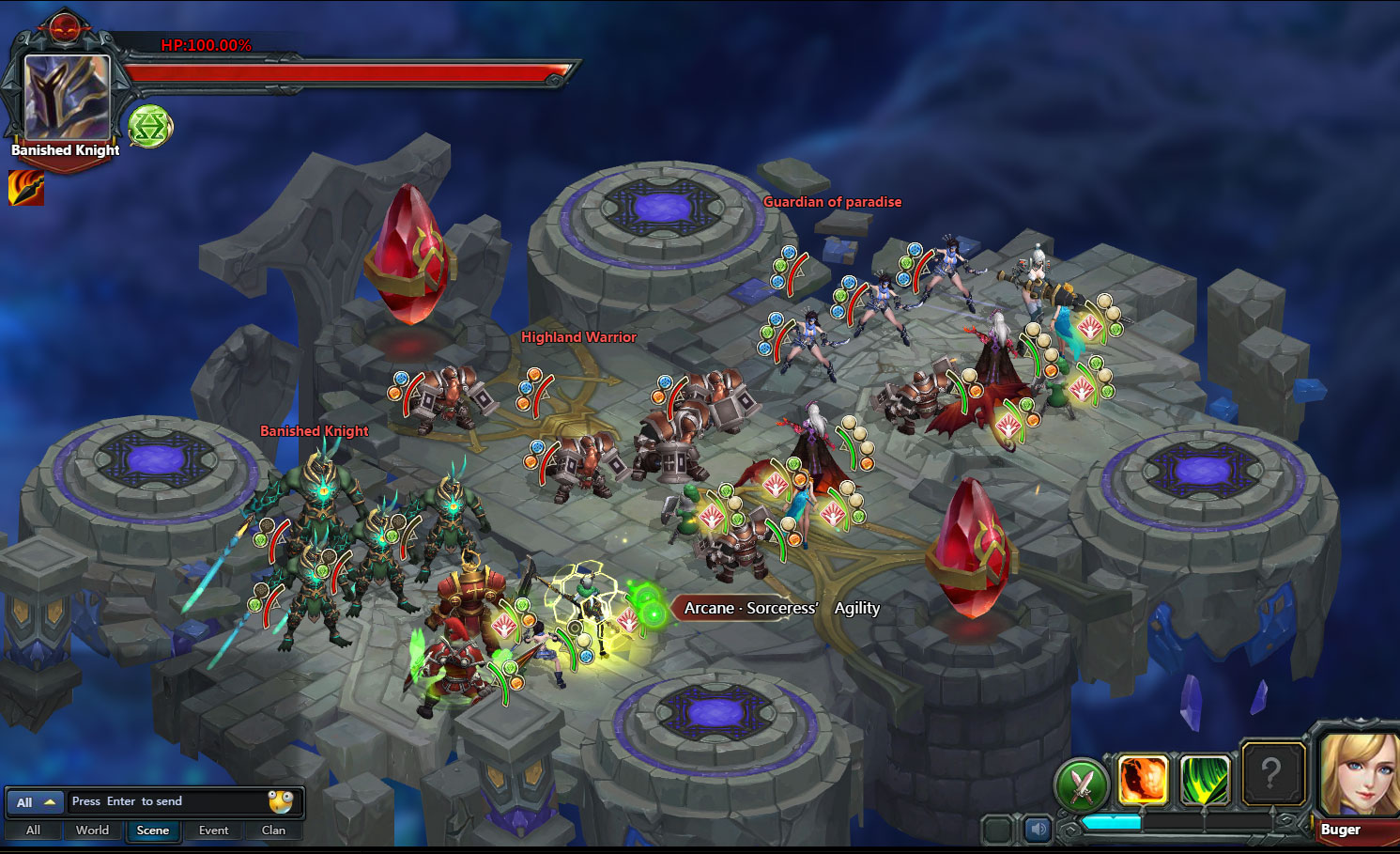The image size is (1400, 854).
Task: Open the emoji picker in chat
Action: click(x=281, y=801)
